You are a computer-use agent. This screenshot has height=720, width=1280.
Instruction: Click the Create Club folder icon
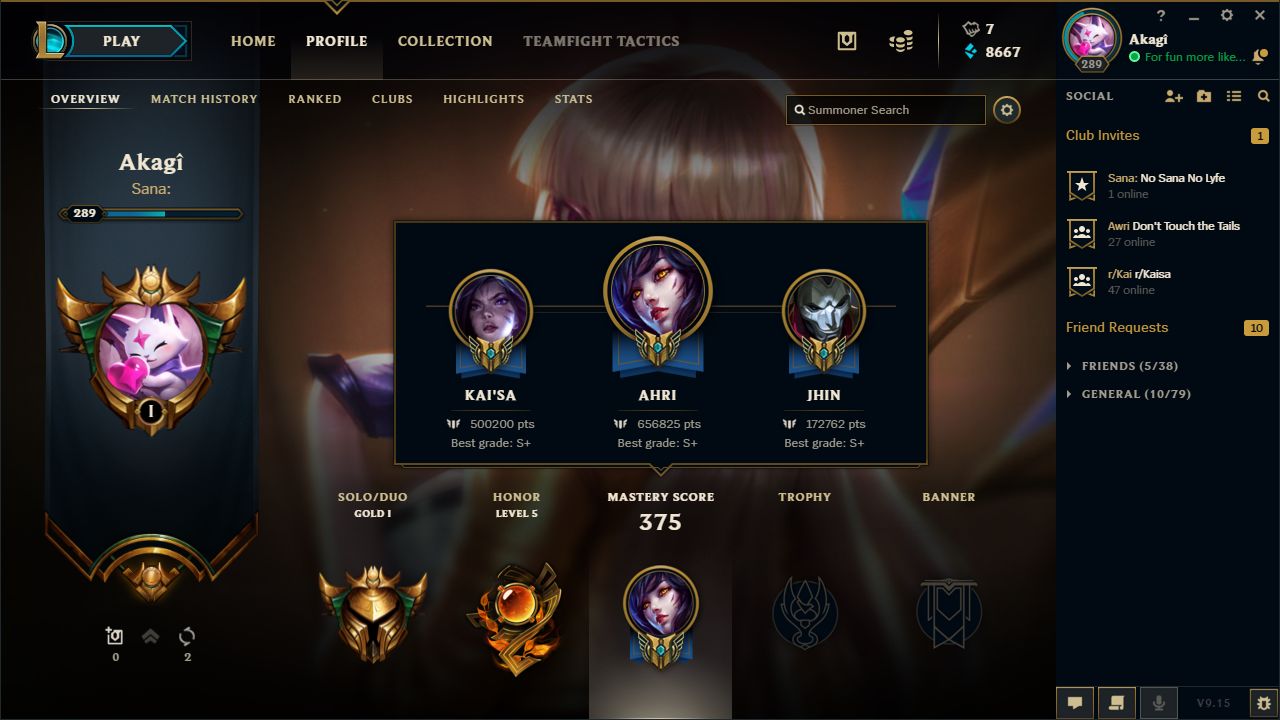[1204, 96]
